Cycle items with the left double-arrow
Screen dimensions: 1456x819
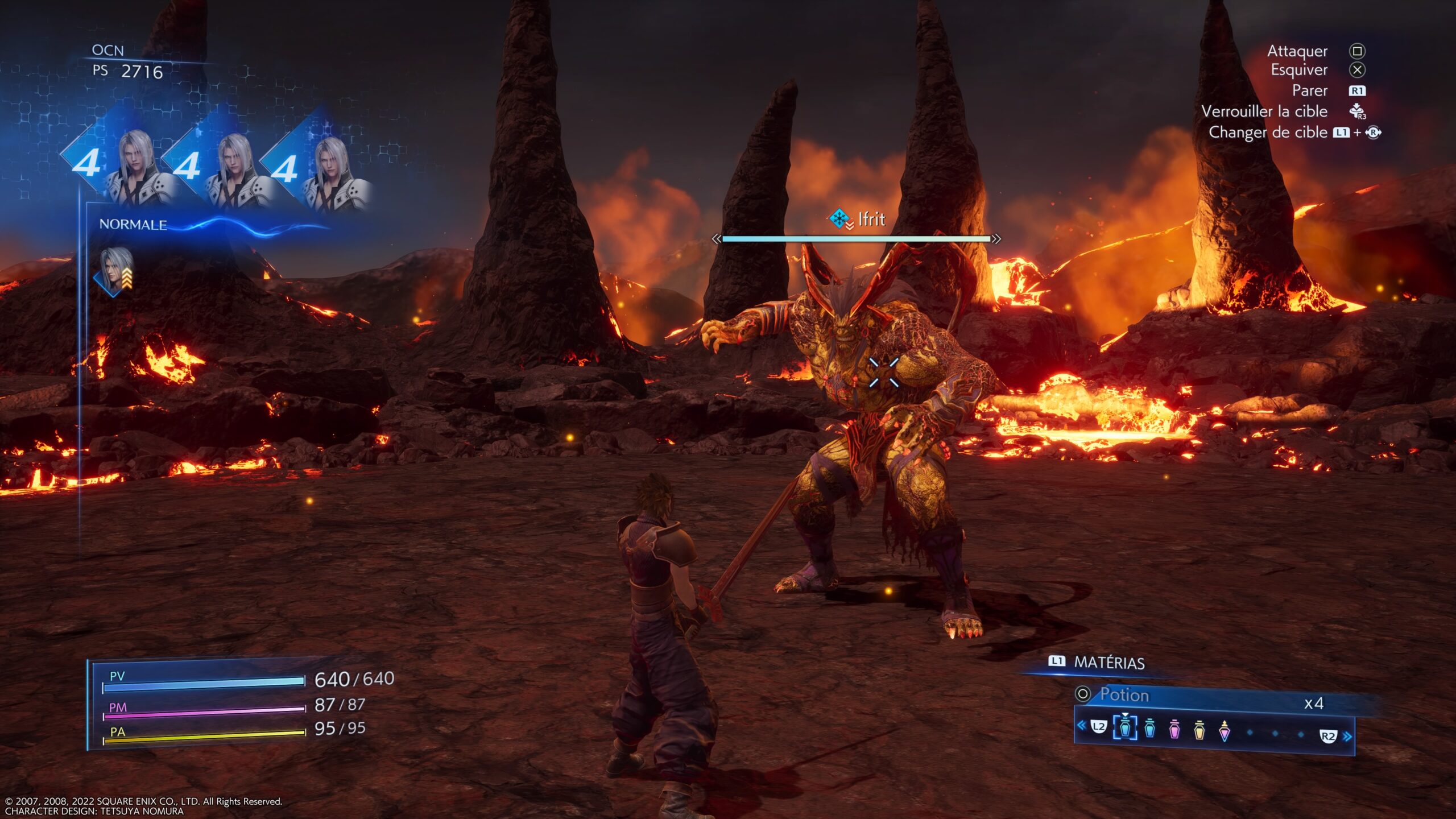[x=1081, y=725]
